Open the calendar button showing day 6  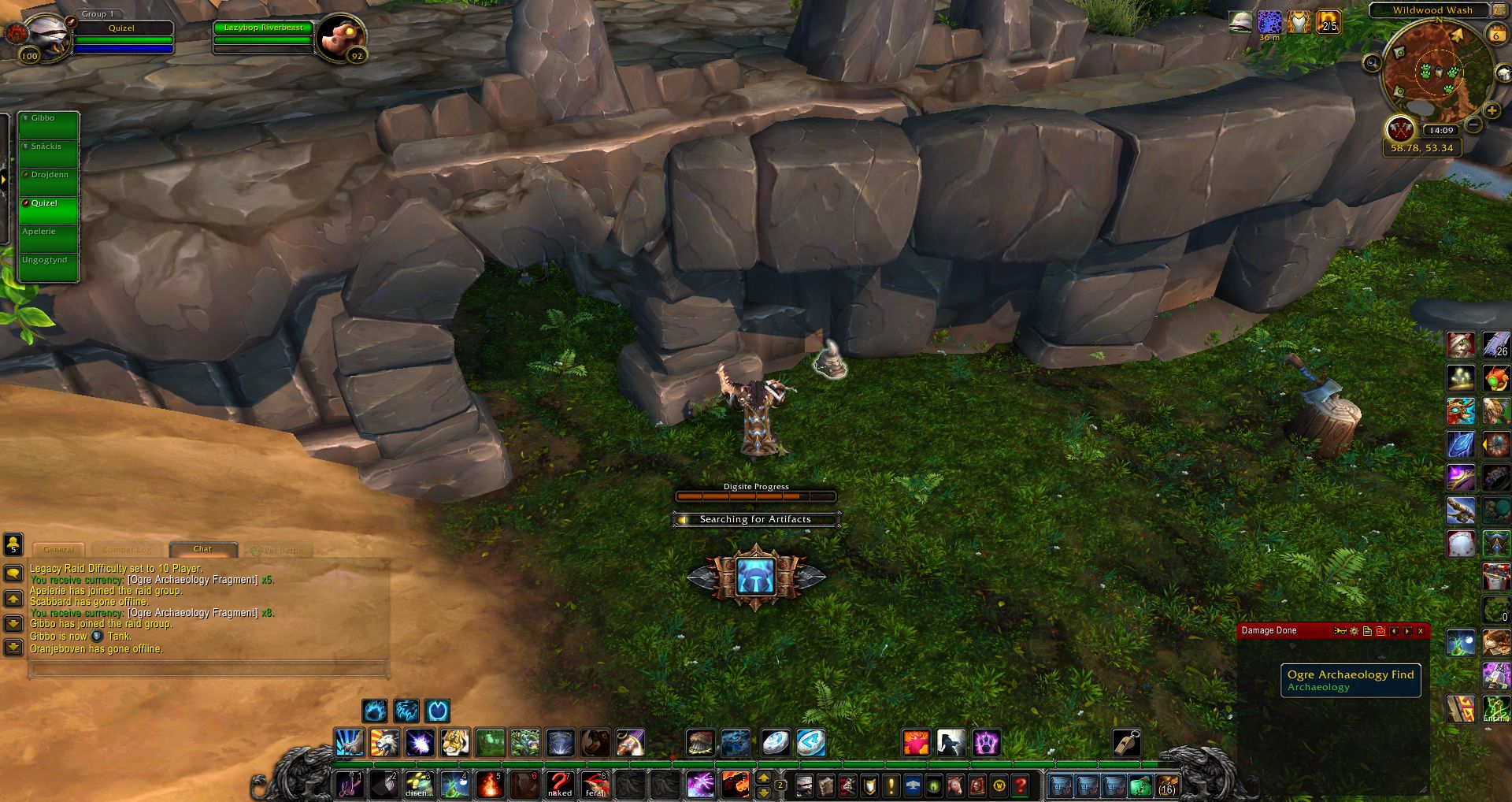click(x=1495, y=35)
